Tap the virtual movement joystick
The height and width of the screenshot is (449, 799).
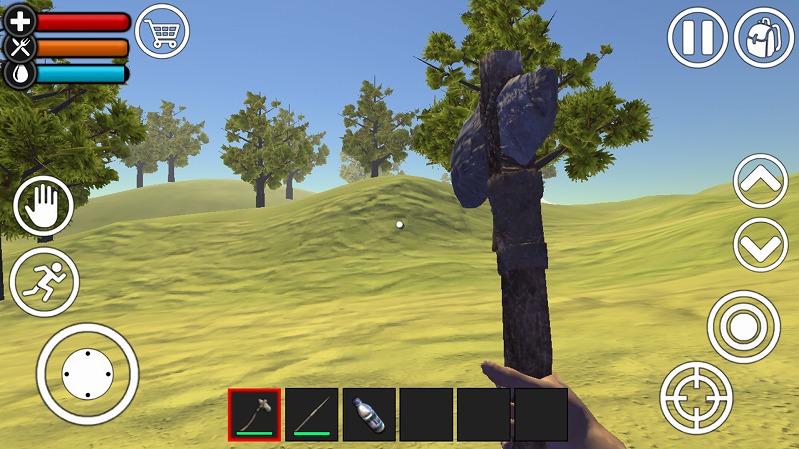click(x=87, y=374)
